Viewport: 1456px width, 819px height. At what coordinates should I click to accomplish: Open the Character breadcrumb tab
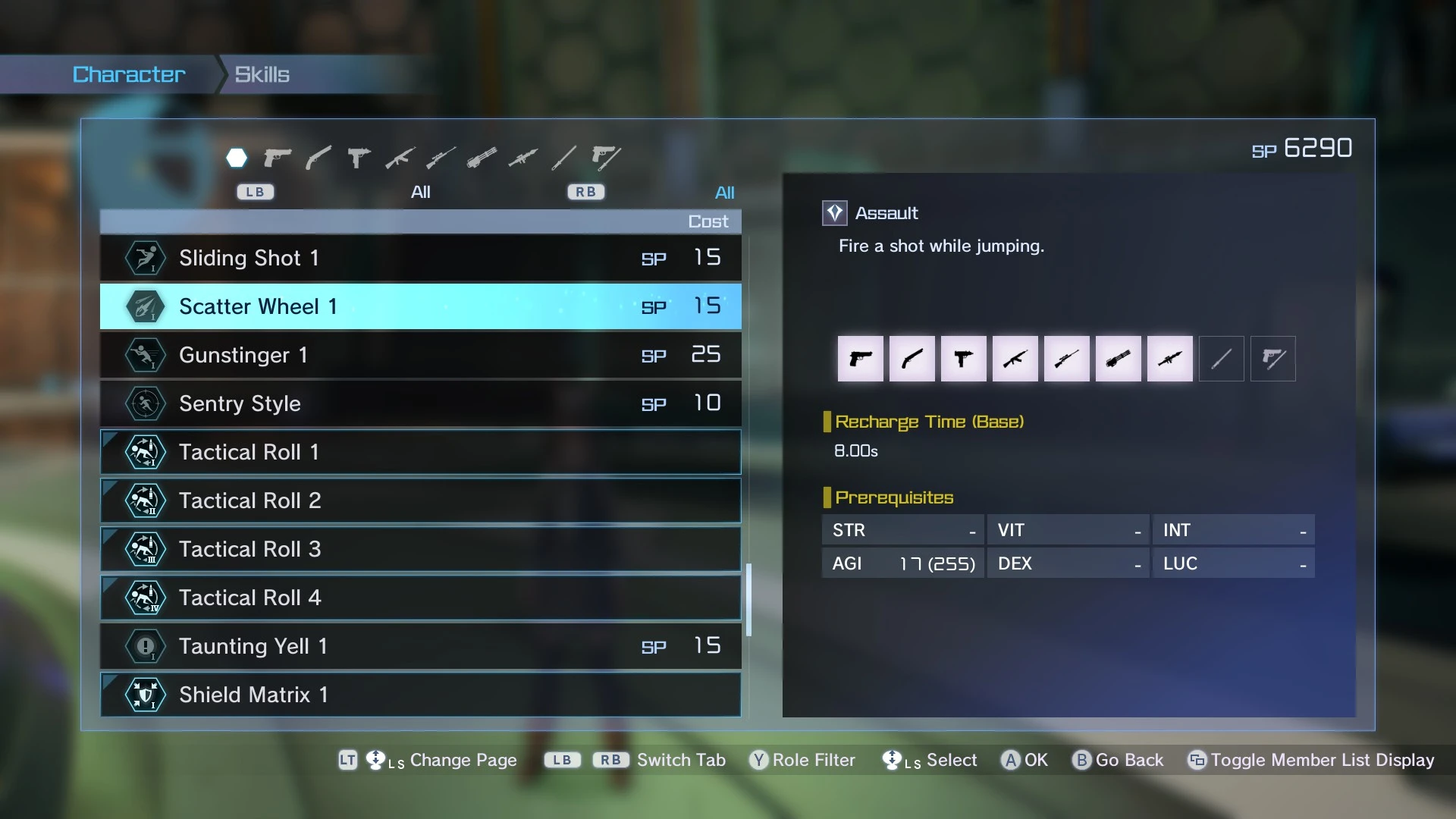tap(129, 74)
